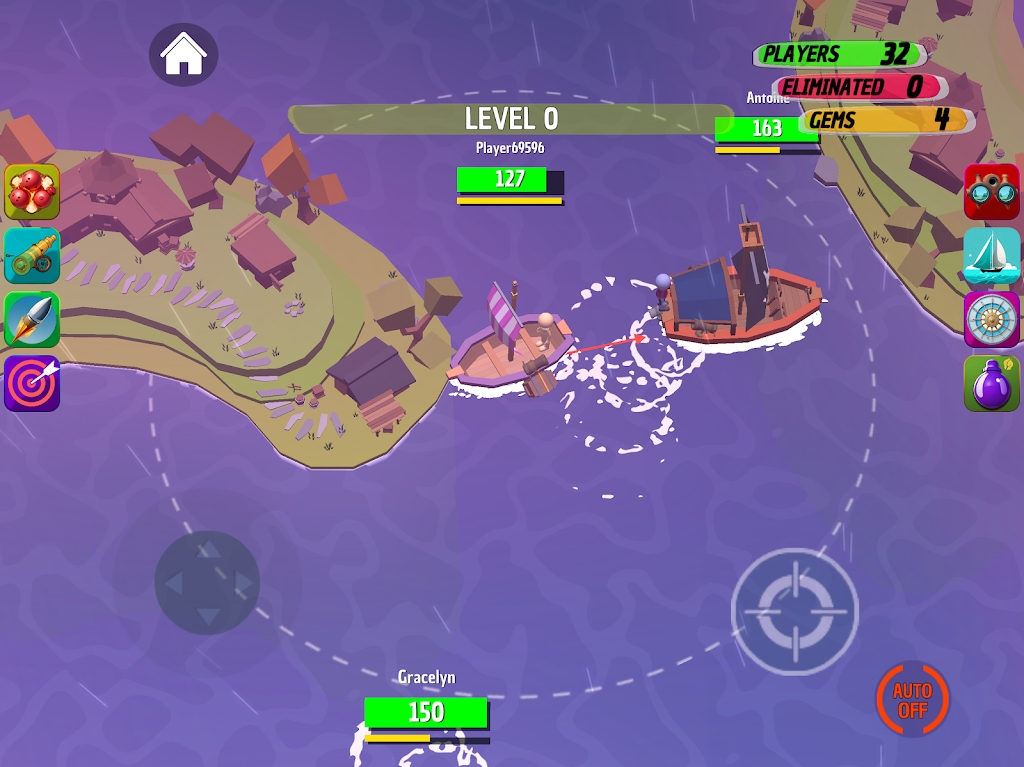Select the sailboat icon
The width and height of the screenshot is (1024, 767).
pyautogui.click(x=991, y=255)
